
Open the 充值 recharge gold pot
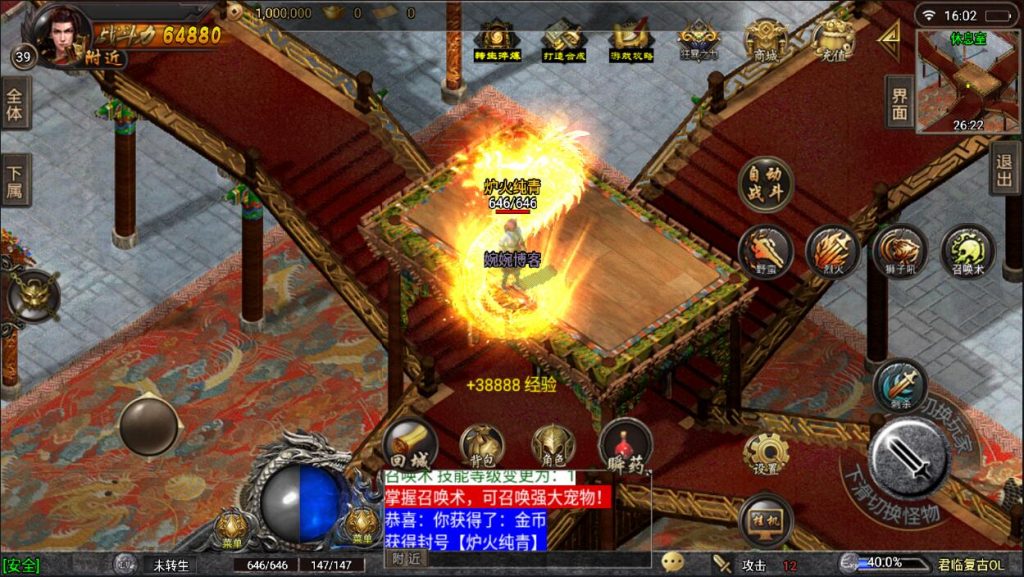832,40
